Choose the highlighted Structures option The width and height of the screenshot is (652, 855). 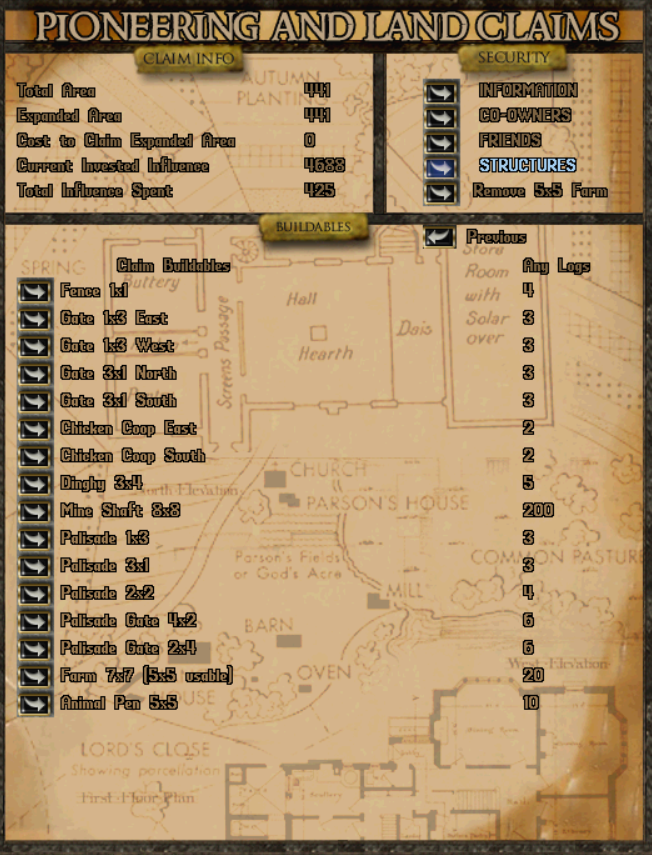441,167
